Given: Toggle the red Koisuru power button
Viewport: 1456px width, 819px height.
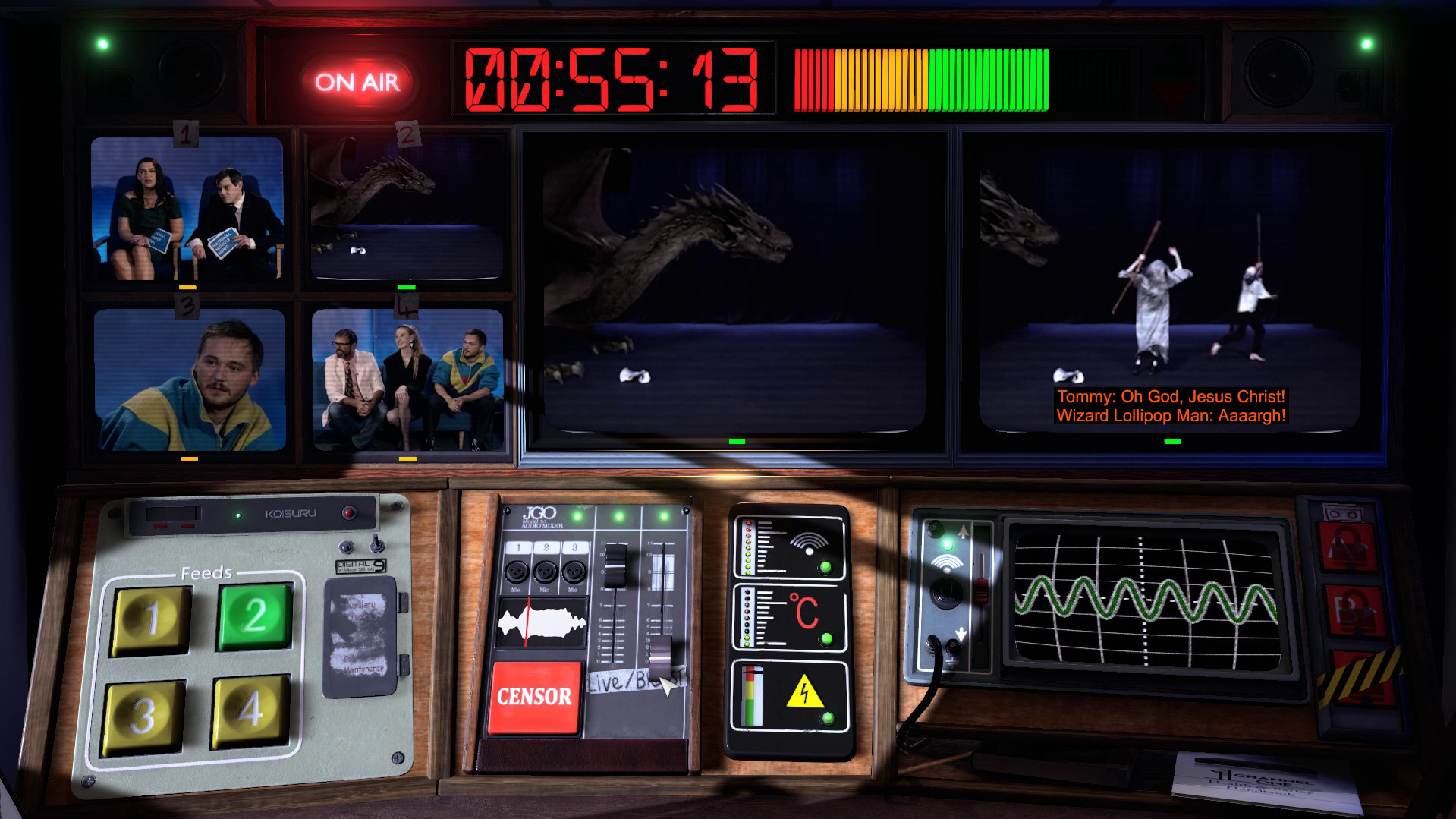Looking at the screenshot, I should [x=349, y=513].
